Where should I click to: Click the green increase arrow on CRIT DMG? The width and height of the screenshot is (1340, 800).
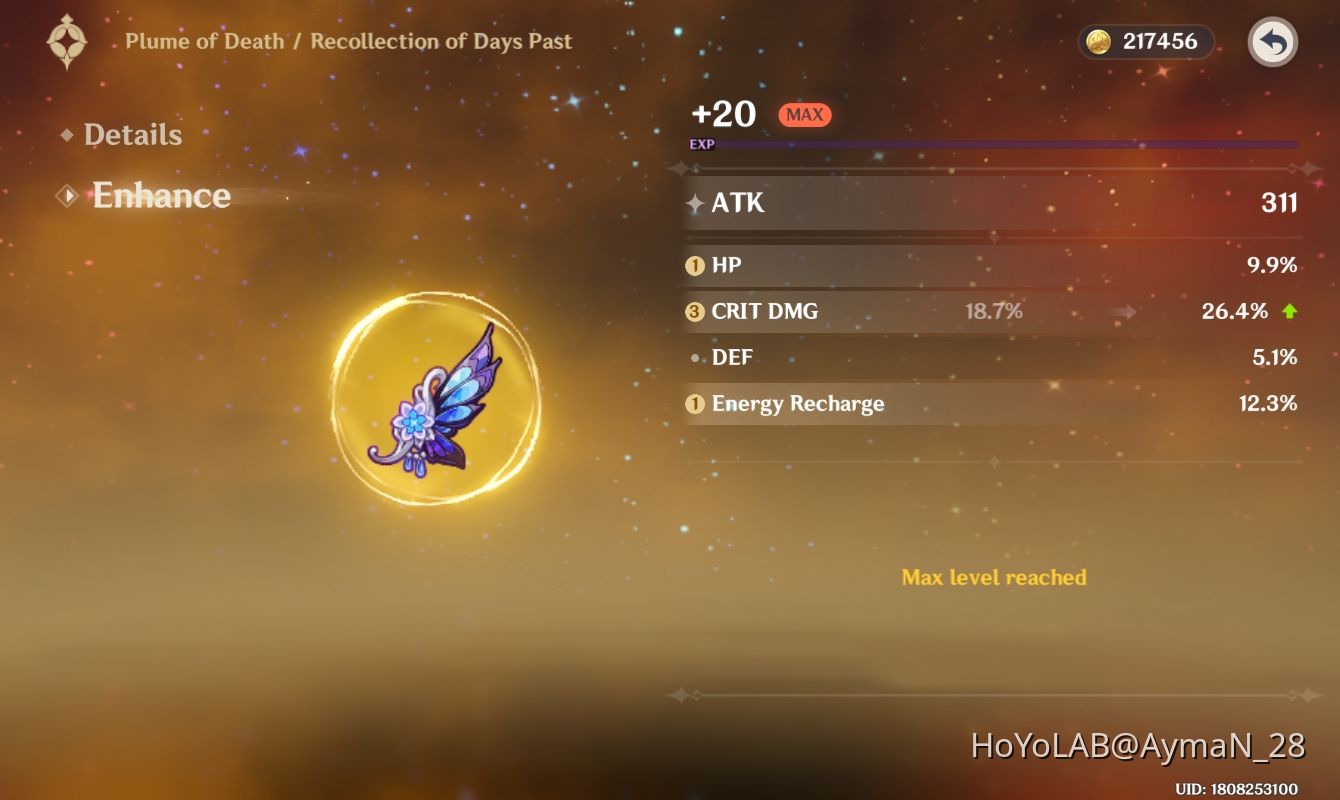point(1288,311)
